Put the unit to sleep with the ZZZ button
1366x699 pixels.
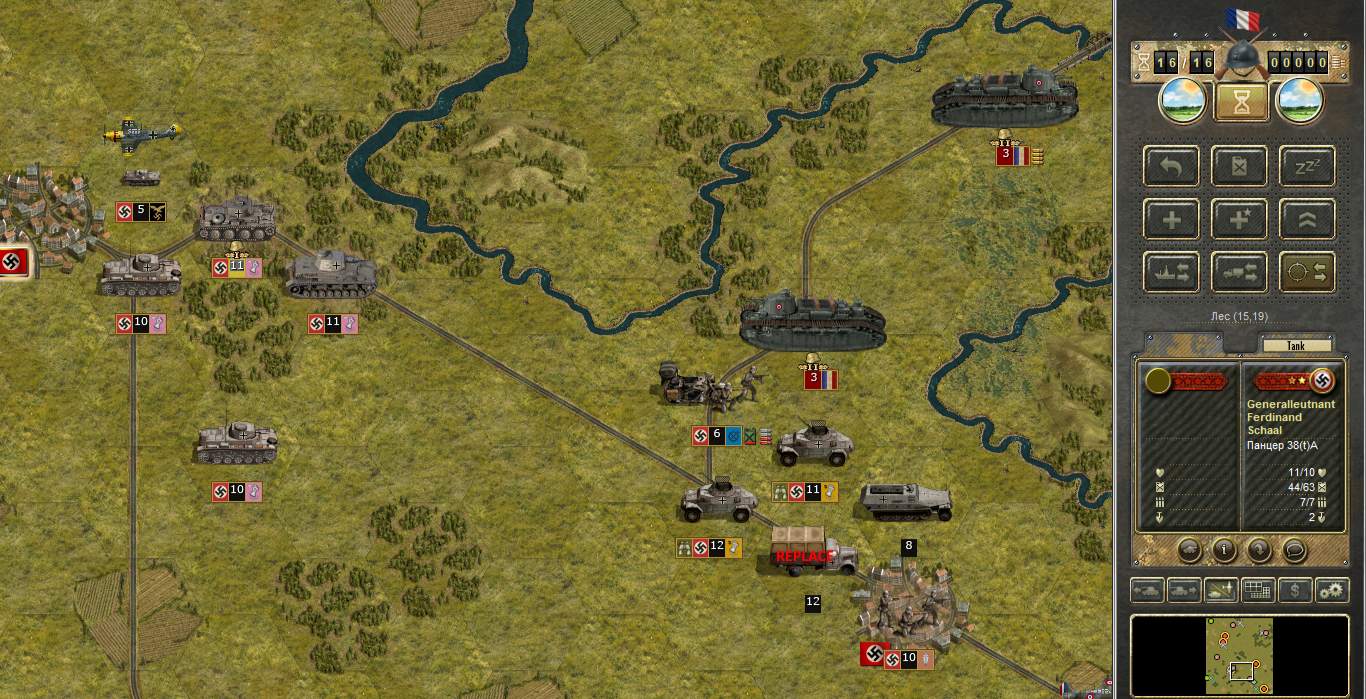(1307, 166)
